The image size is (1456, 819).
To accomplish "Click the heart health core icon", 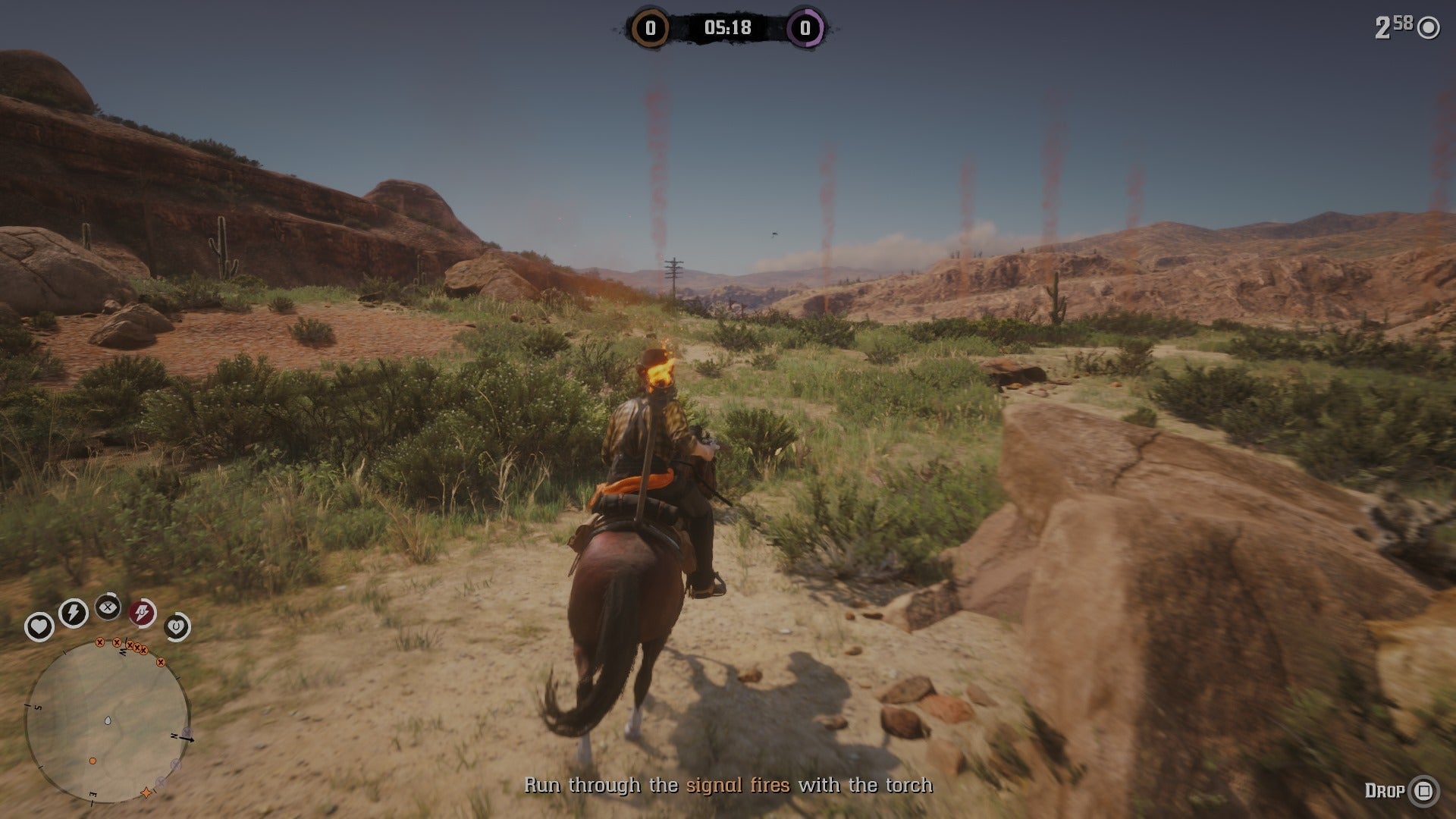I will pyautogui.click(x=39, y=627).
